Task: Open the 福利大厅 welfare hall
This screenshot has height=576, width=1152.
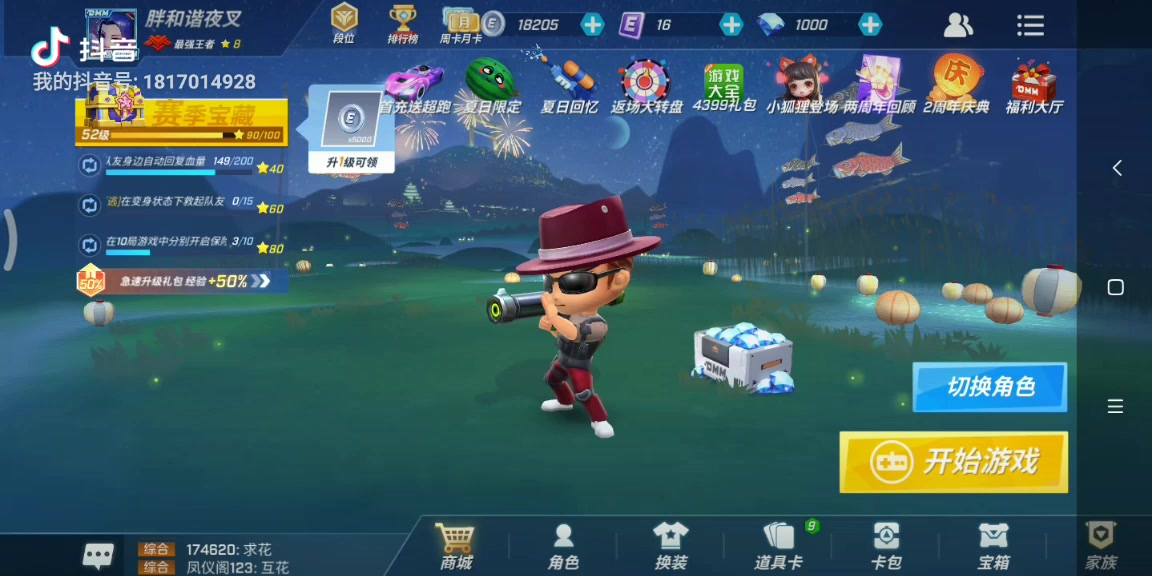Action: click(1034, 85)
